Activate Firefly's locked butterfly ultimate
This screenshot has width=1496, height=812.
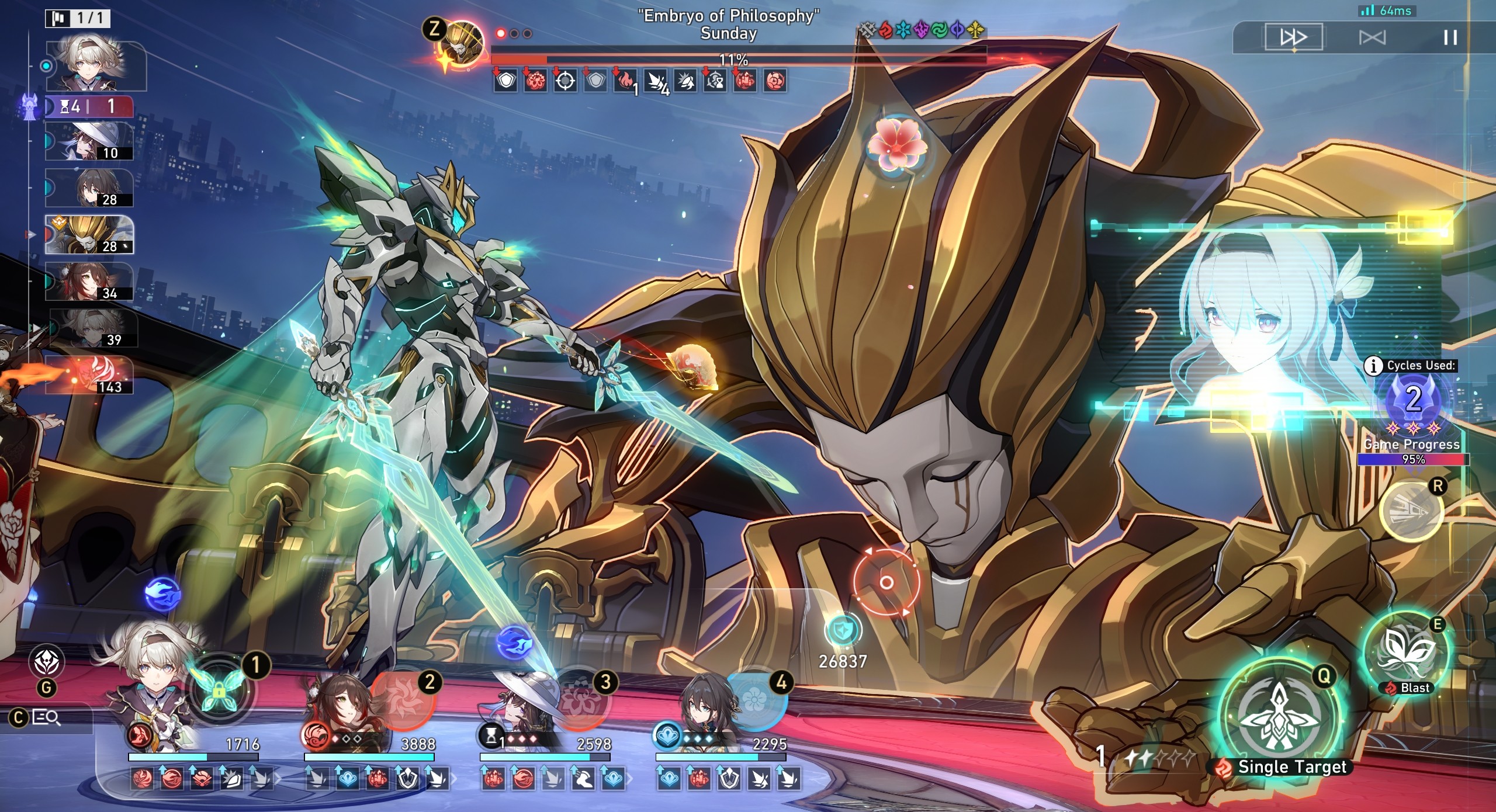tap(219, 689)
